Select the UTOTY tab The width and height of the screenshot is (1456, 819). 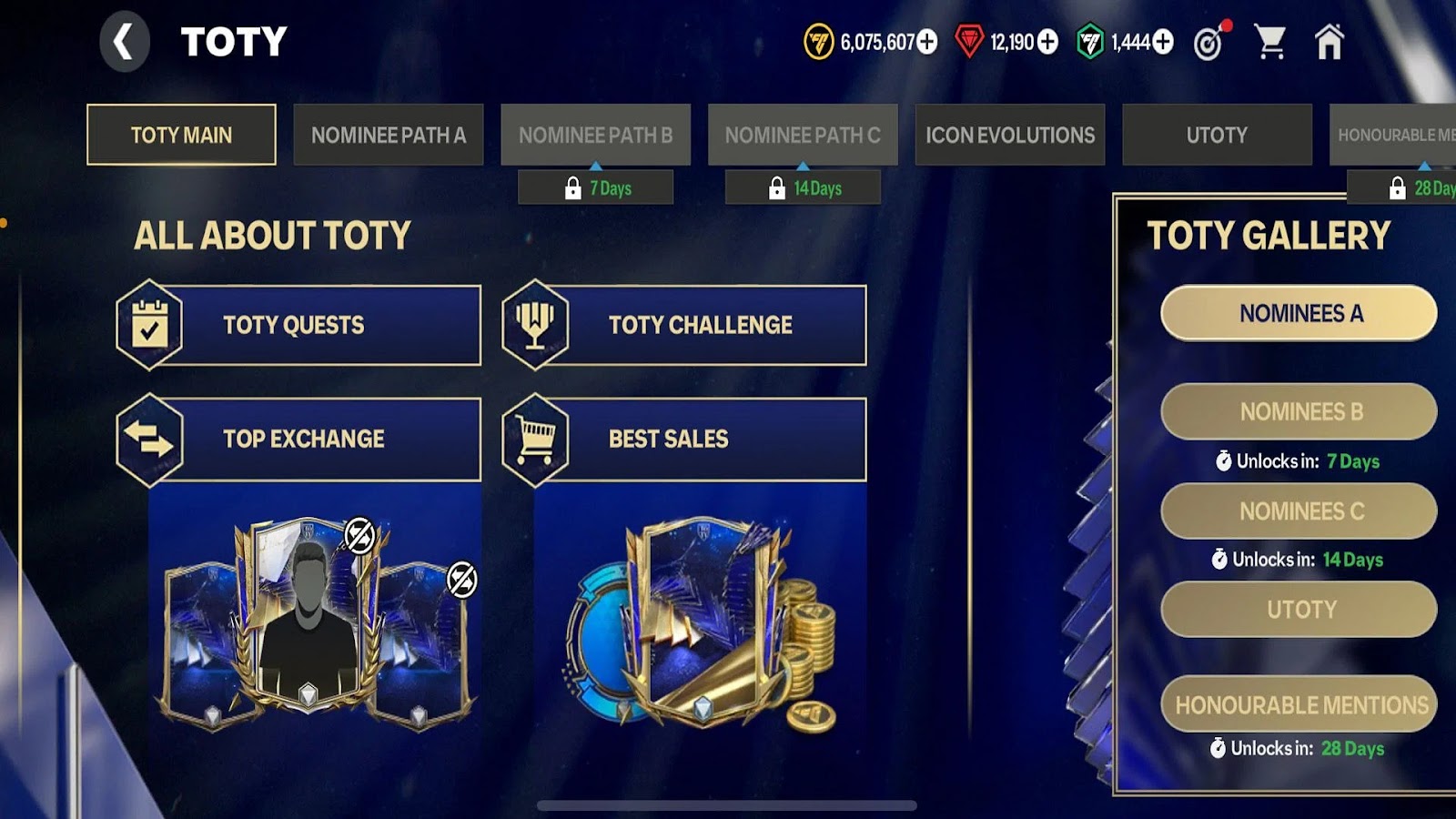pos(1217,135)
